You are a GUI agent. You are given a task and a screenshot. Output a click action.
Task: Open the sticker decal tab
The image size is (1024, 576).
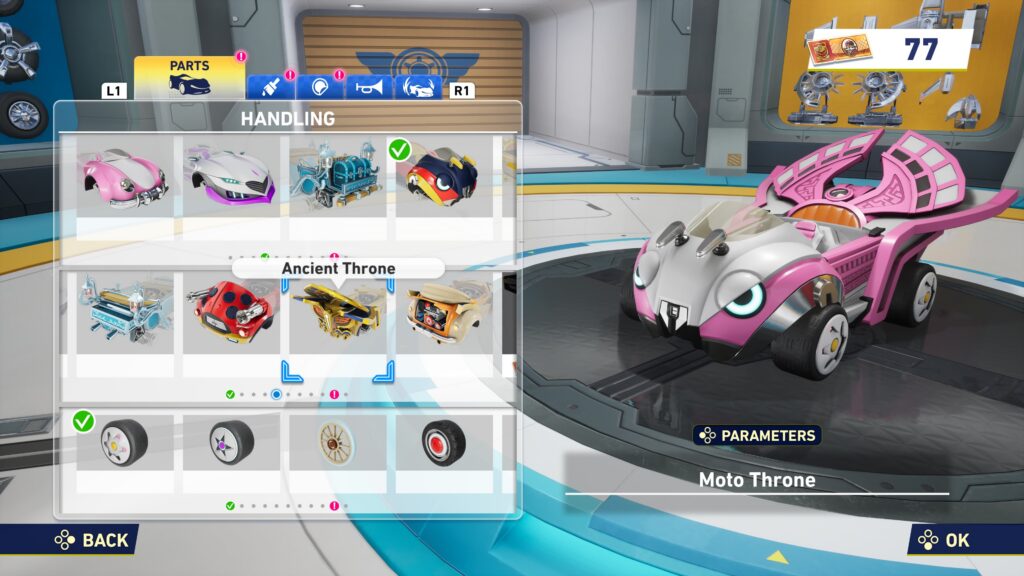click(x=320, y=87)
